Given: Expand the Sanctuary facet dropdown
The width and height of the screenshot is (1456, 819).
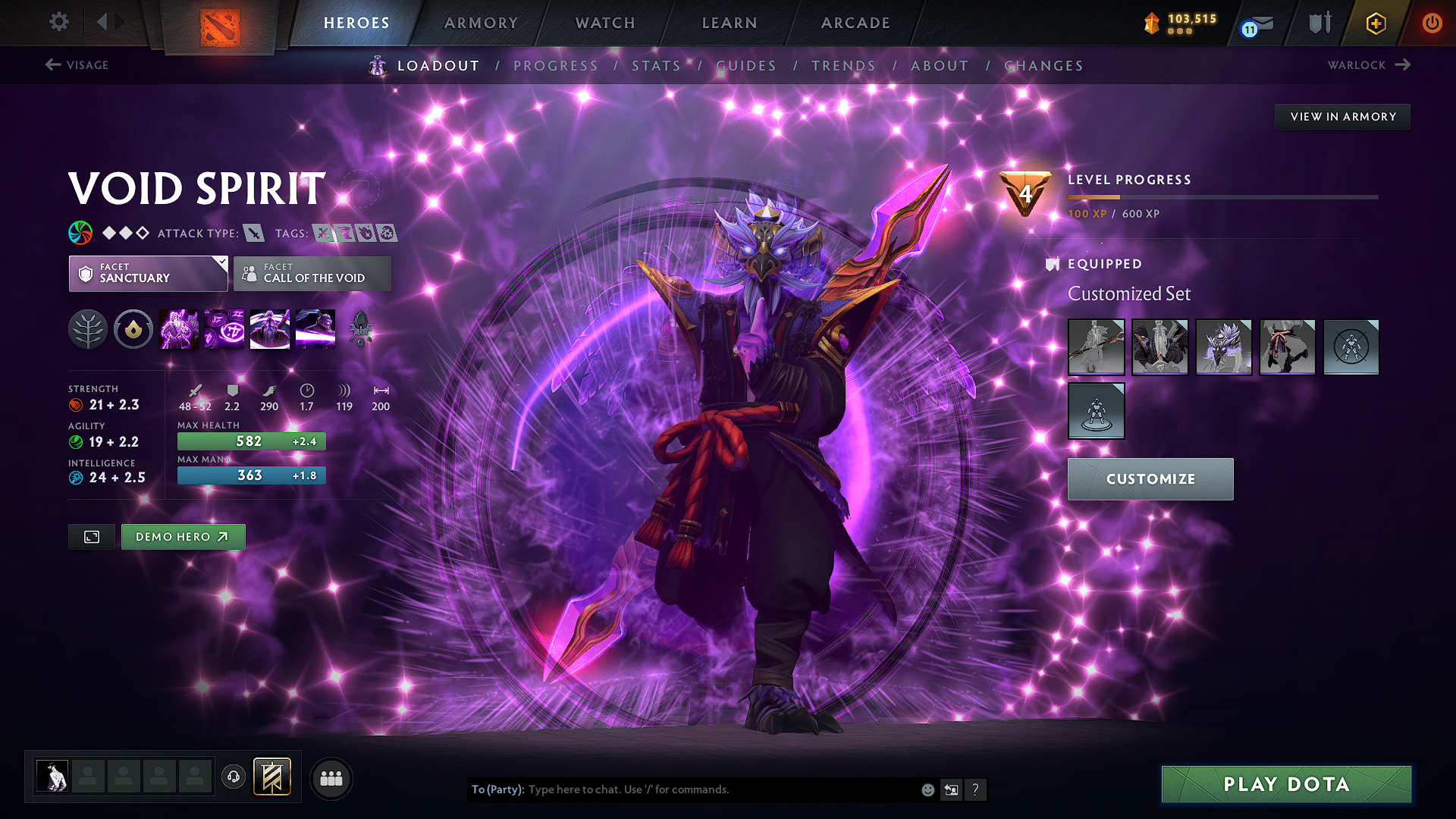Looking at the screenshot, I should (x=148, y=273).
